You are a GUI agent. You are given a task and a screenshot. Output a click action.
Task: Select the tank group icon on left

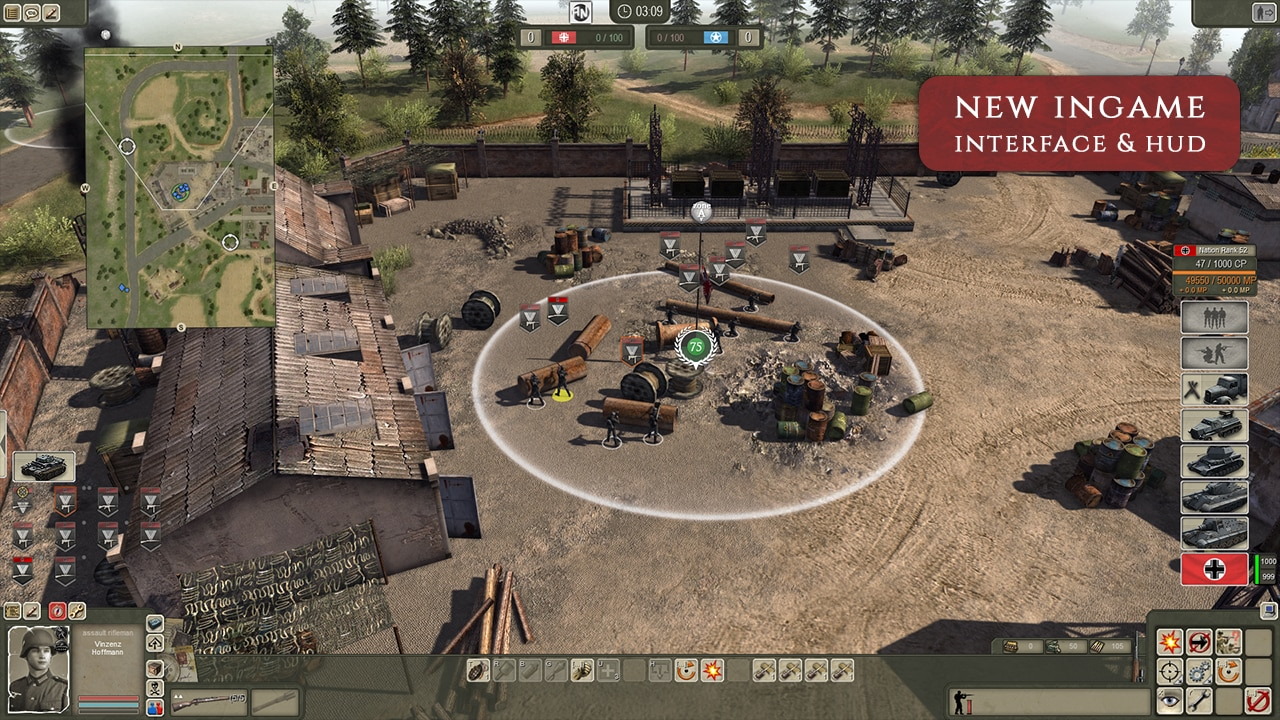[43, 466]
